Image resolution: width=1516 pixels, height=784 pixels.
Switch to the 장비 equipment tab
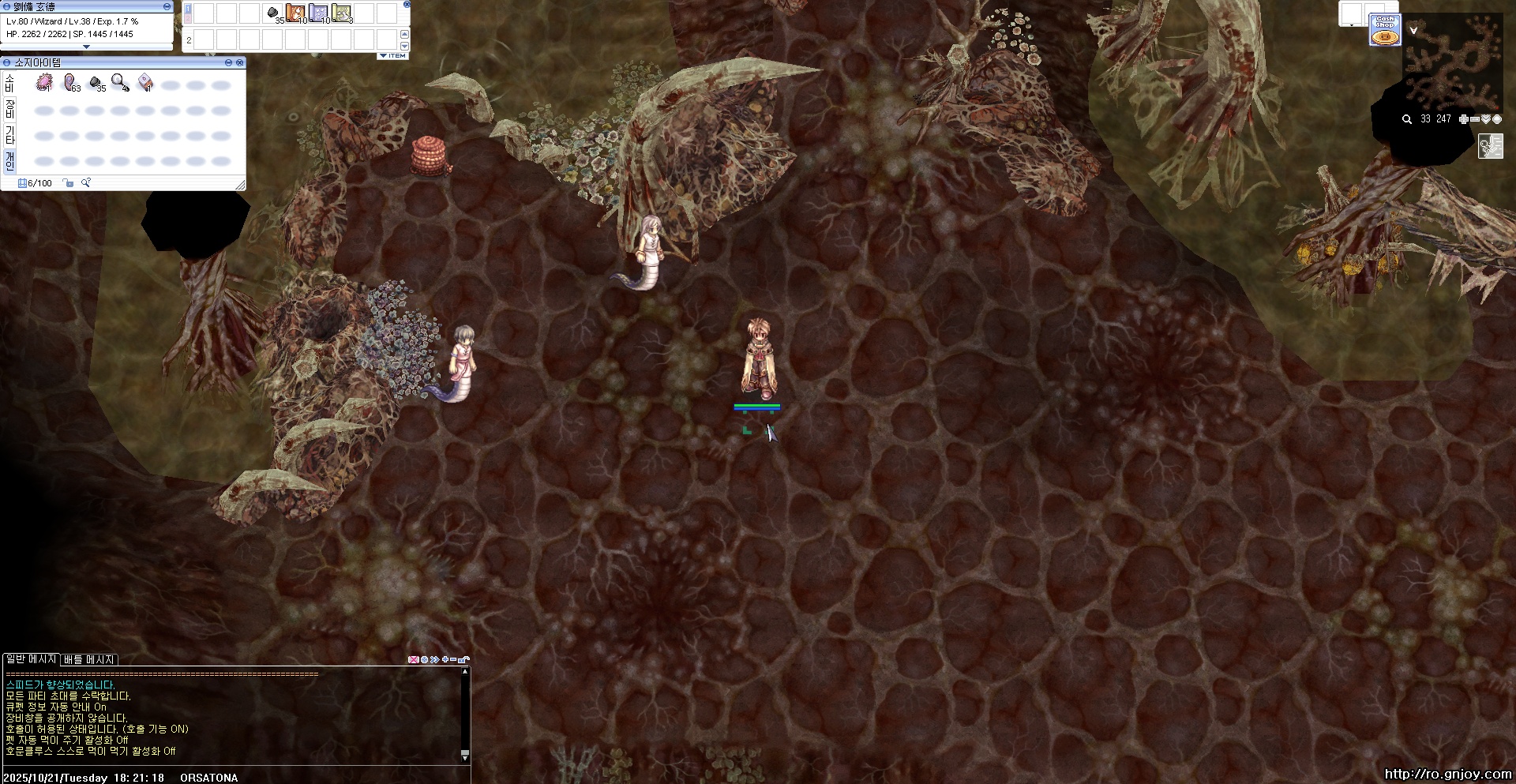(9, 109)
